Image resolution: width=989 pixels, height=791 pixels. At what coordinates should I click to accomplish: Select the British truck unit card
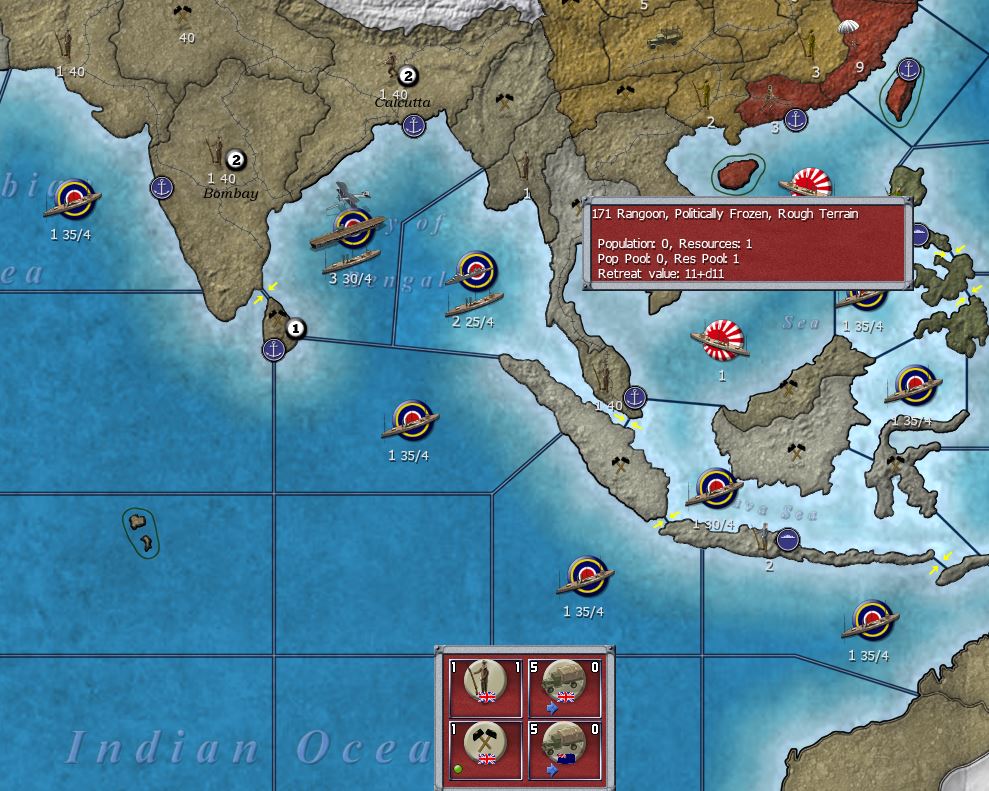coord(563,686)
